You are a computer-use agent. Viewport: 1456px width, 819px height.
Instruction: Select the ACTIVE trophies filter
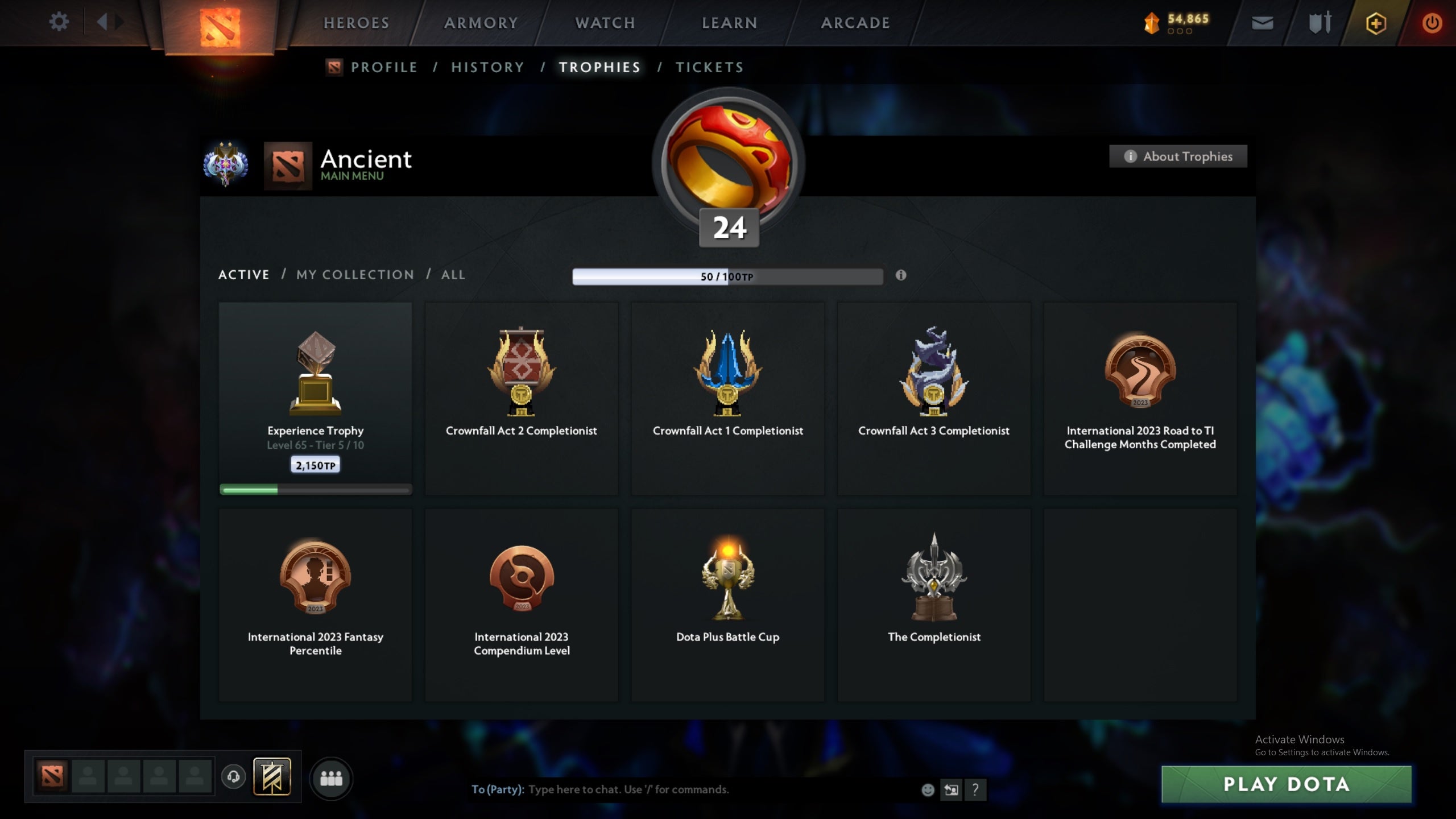click(244, 275)
